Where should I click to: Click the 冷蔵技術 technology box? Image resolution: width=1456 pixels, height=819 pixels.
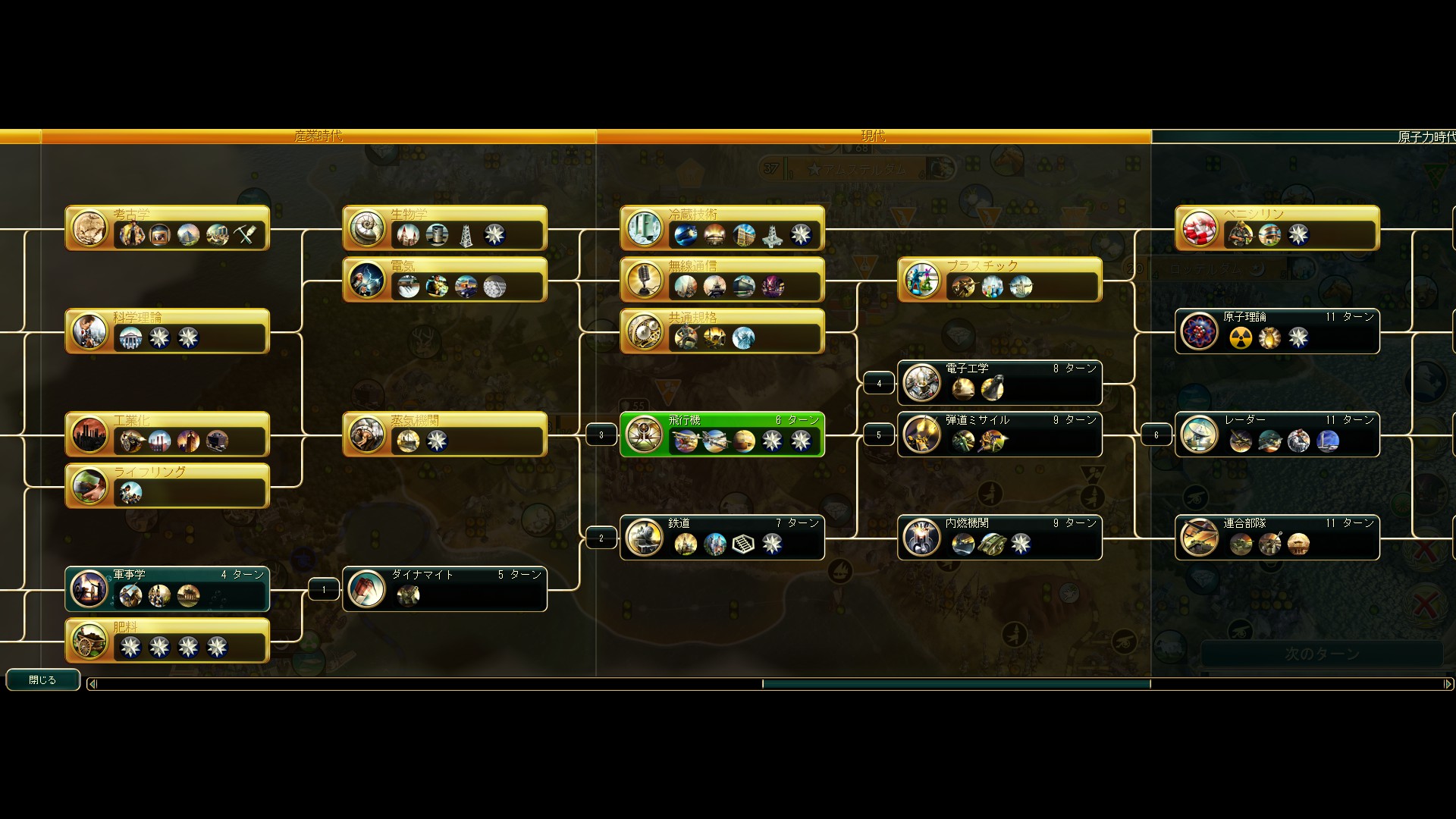point(722,228)
